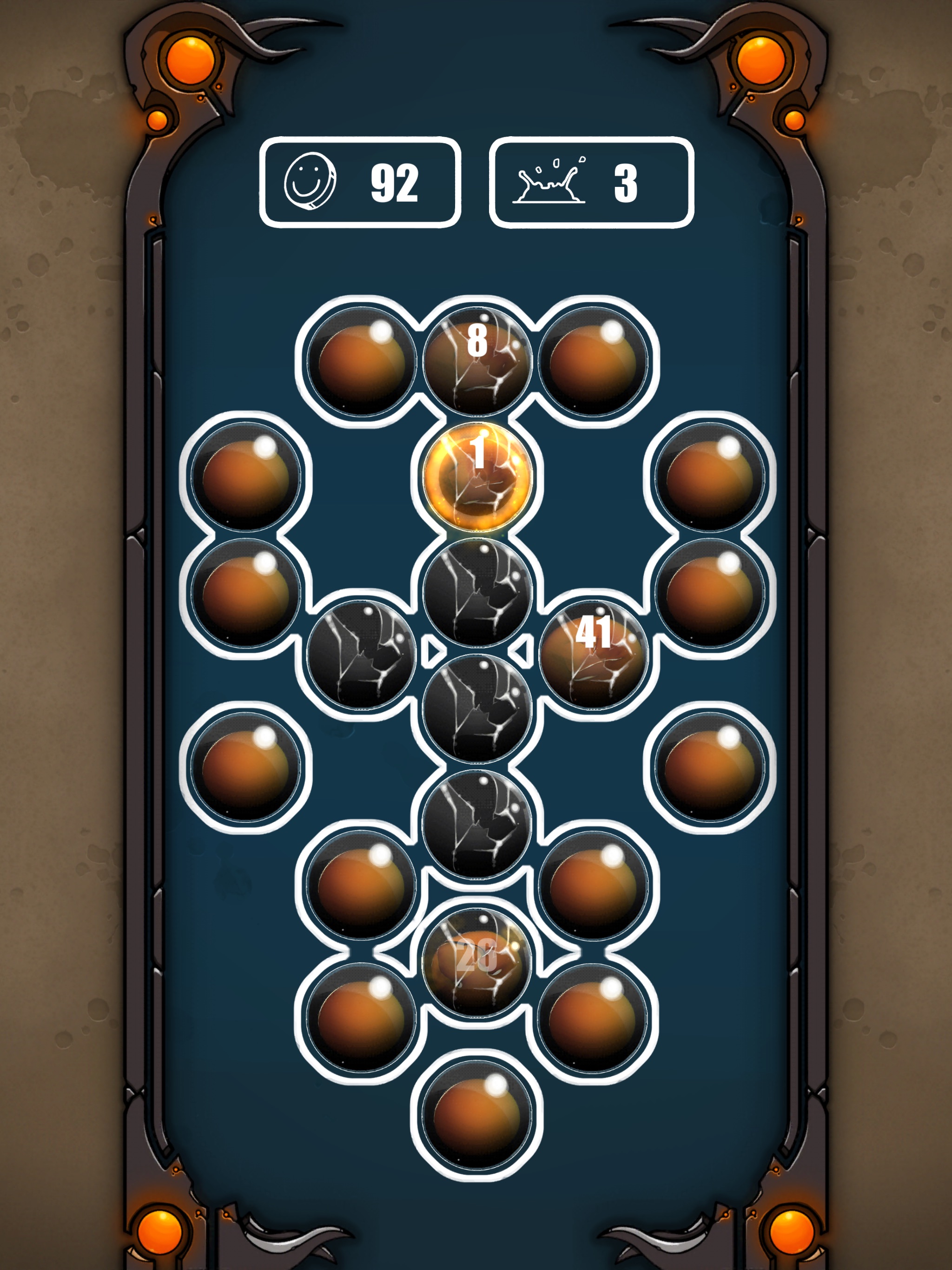Select the dark cracked bubble directly below glowing 1
952x1270 pixels.
click(x=476, y=593)
